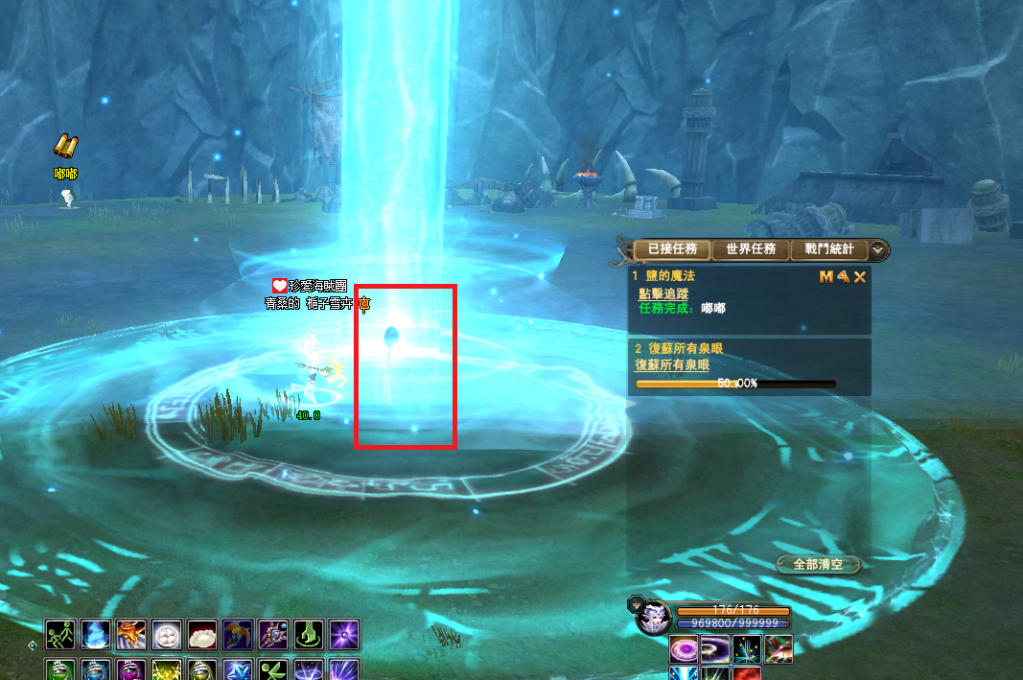This screenshot has width=1023, height=680.
Task: Trigger the orange fire dragon skill
Action: tap(131, 635)
